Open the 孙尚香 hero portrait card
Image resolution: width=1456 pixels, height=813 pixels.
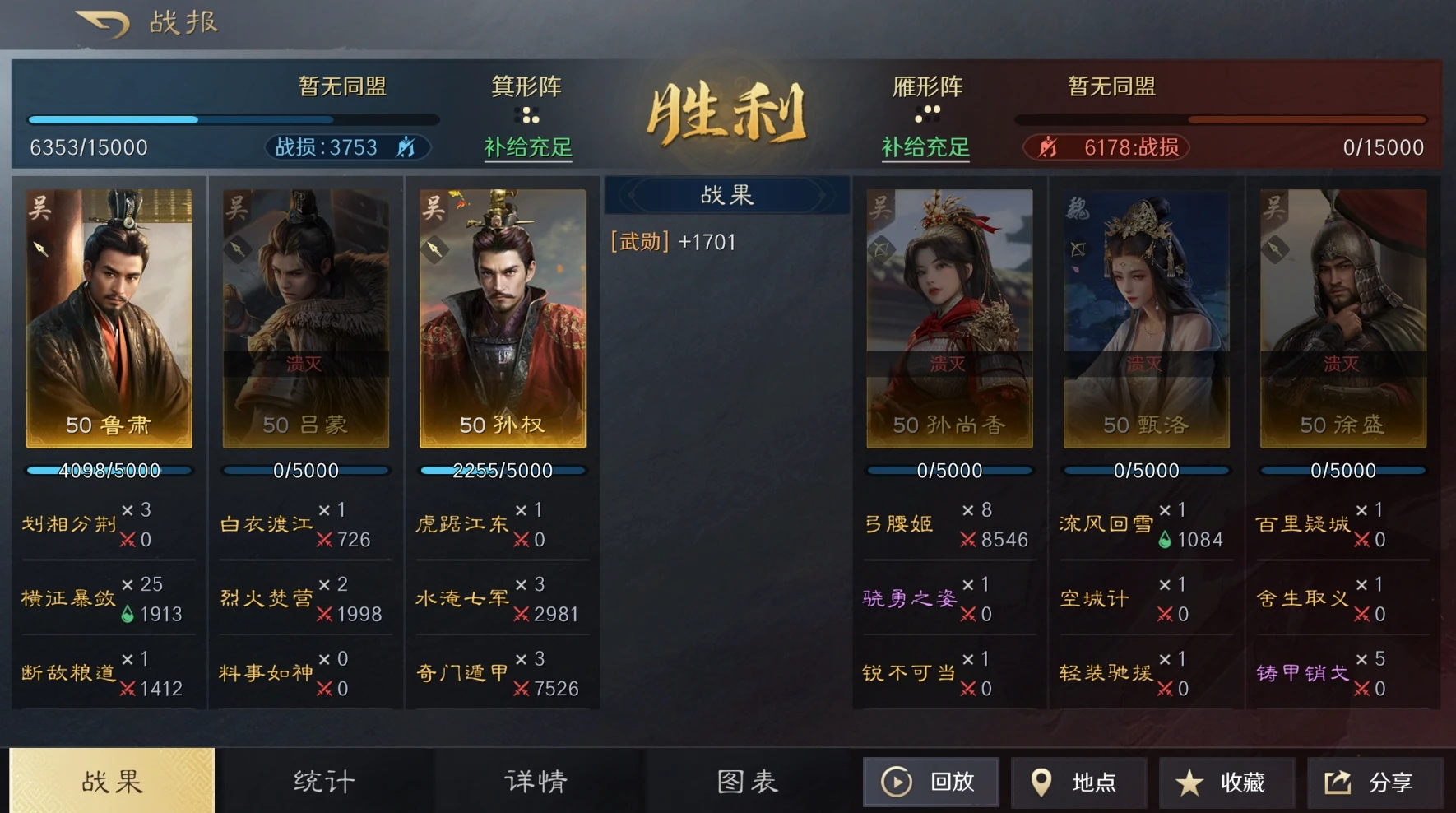948,313
